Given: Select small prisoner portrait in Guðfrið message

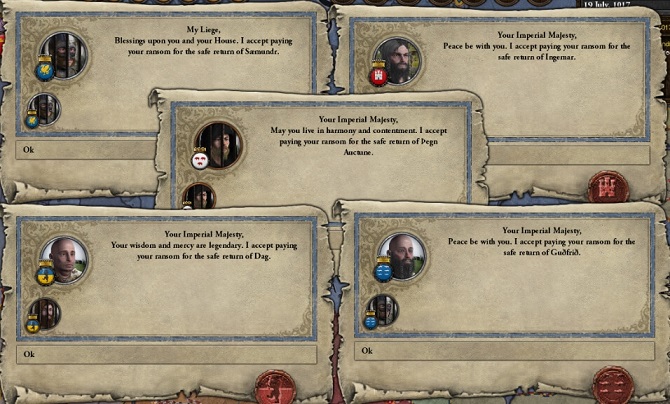Looking at the screenshot, I should click(383, 309).
